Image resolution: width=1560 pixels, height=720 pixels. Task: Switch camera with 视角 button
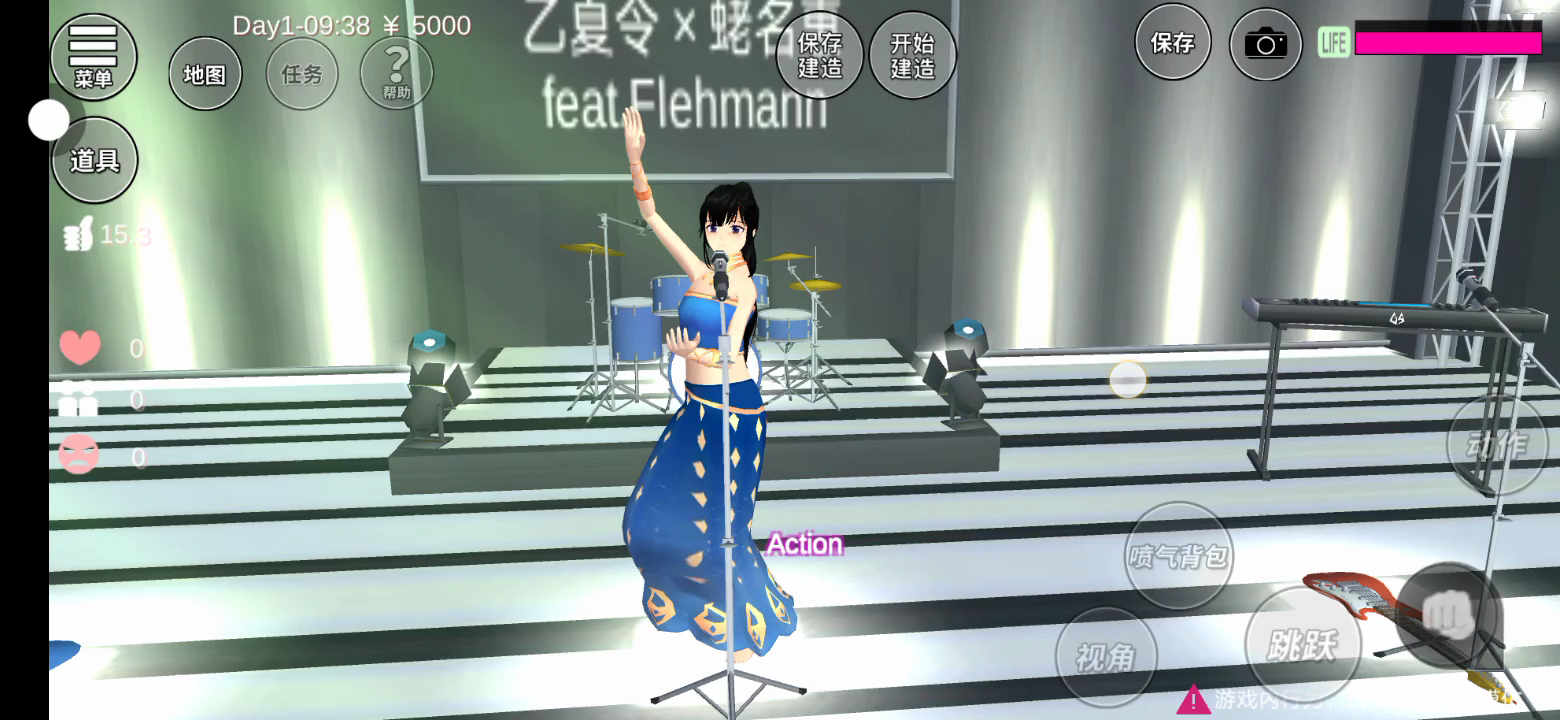point(1105,656)
